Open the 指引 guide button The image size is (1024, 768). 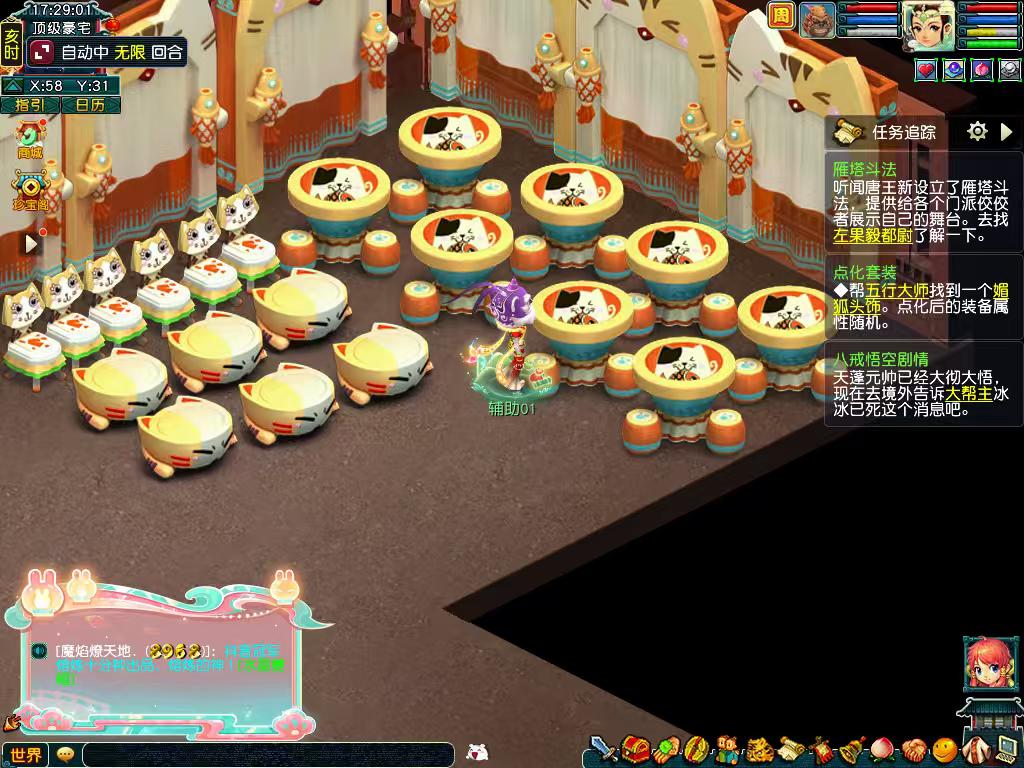pos(30,105)
